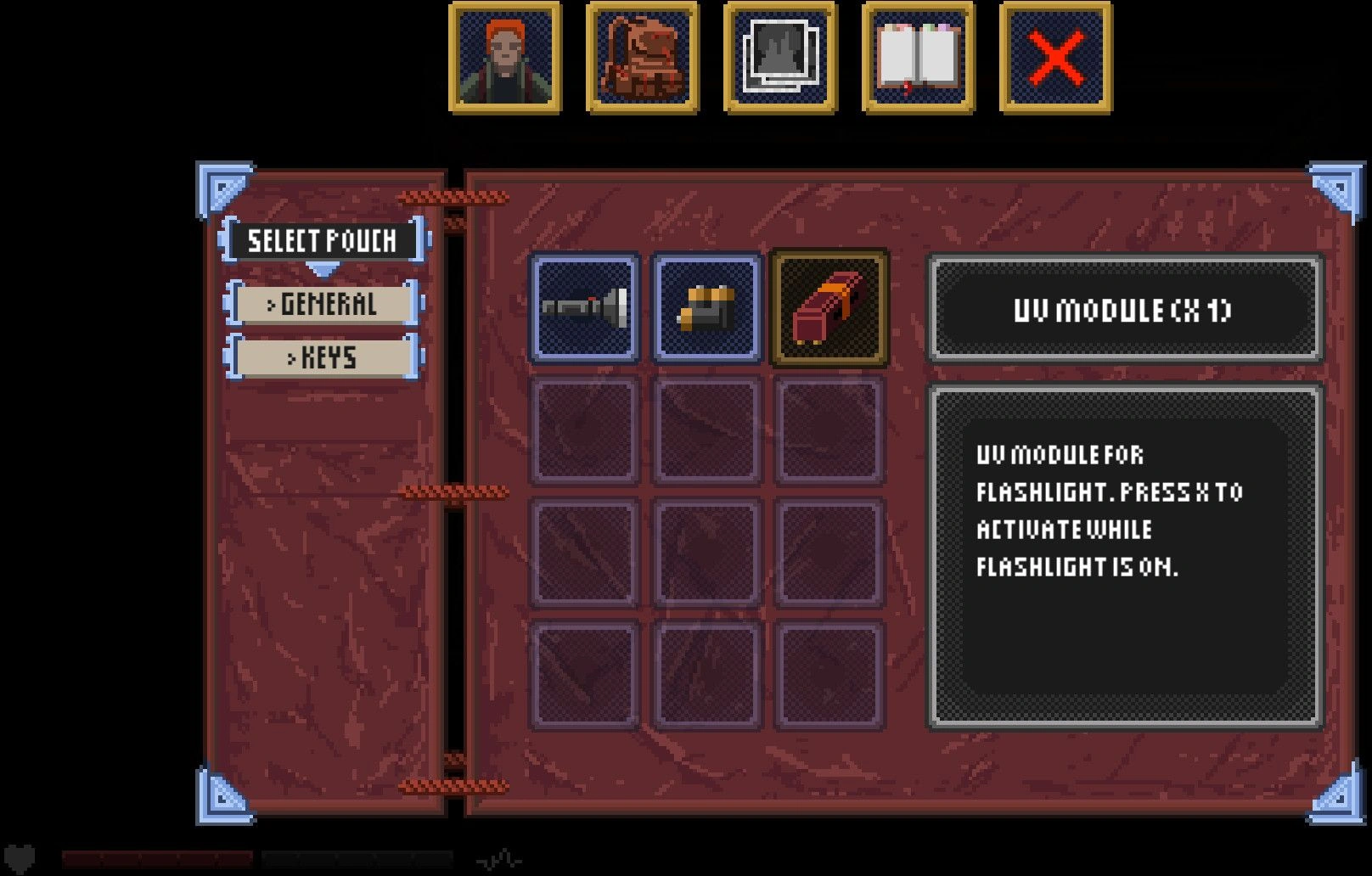Image resolution: width=1372 pixels, height=876 pixels.
Task: Open the photos gallery tab
Action: pyautogui.click(x=780, y=58)
